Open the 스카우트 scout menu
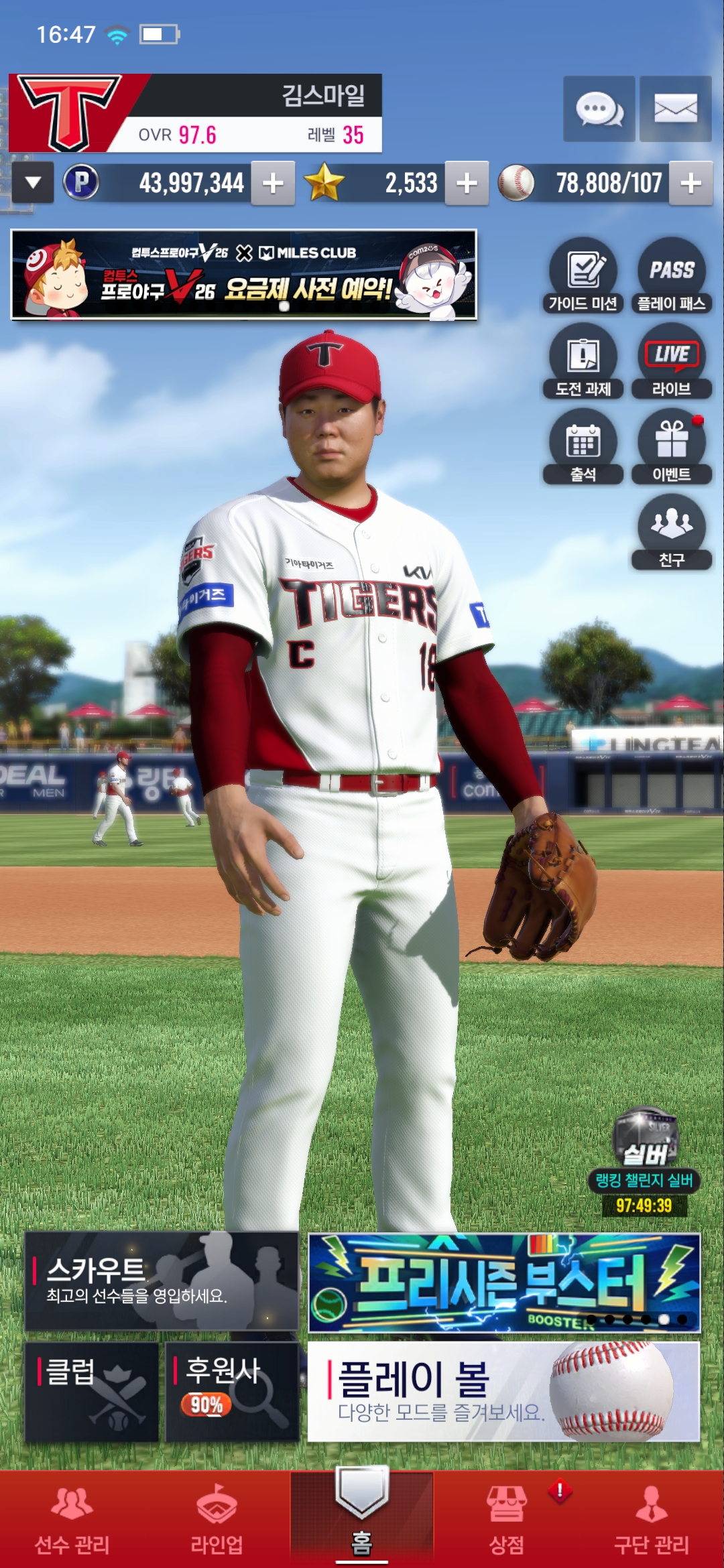 161,1281
